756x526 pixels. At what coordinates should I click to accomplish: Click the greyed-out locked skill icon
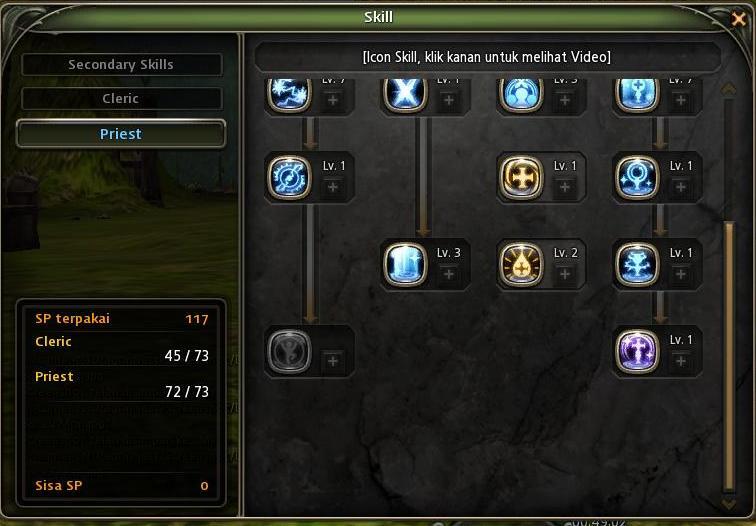pos(290,351)
